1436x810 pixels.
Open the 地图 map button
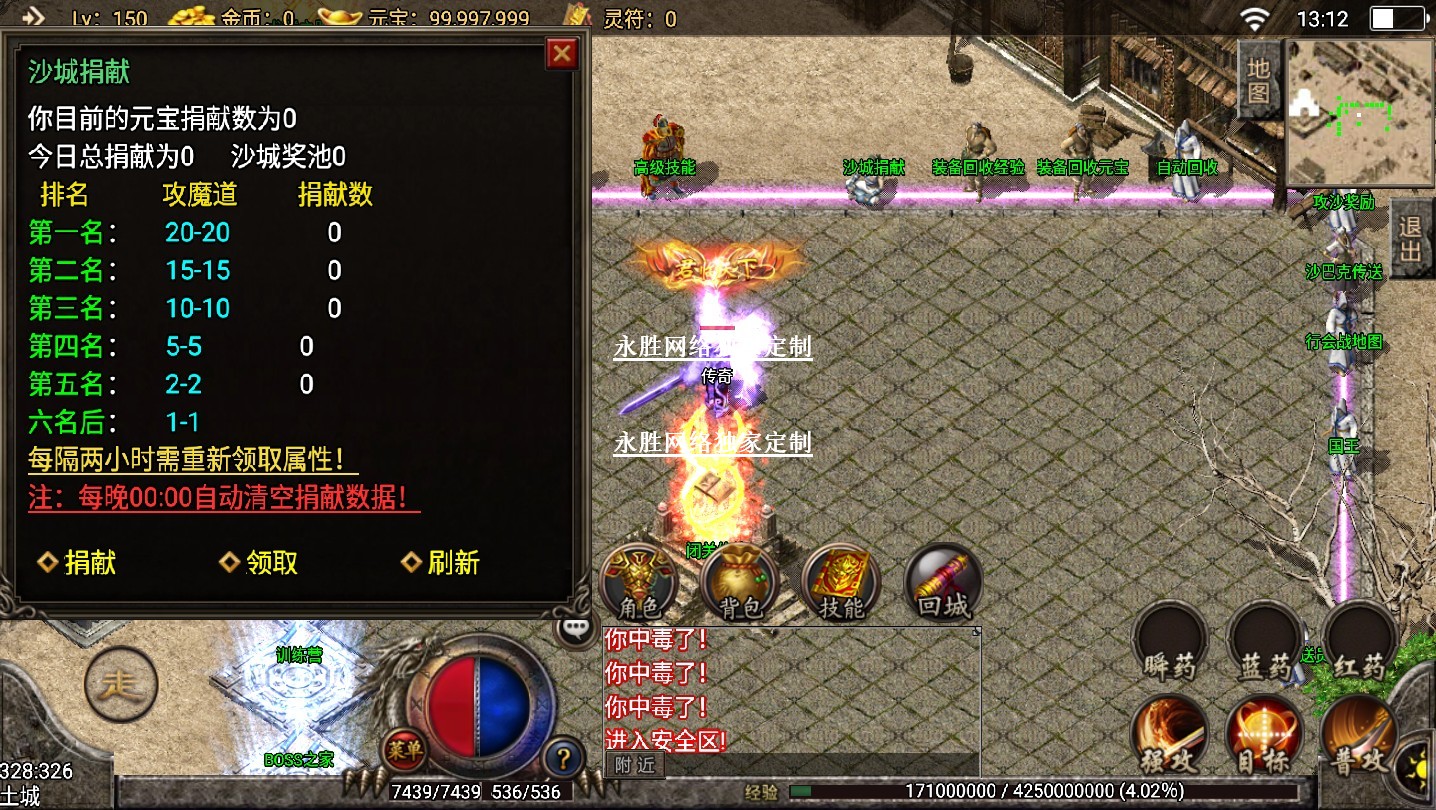coord(1258,81)
